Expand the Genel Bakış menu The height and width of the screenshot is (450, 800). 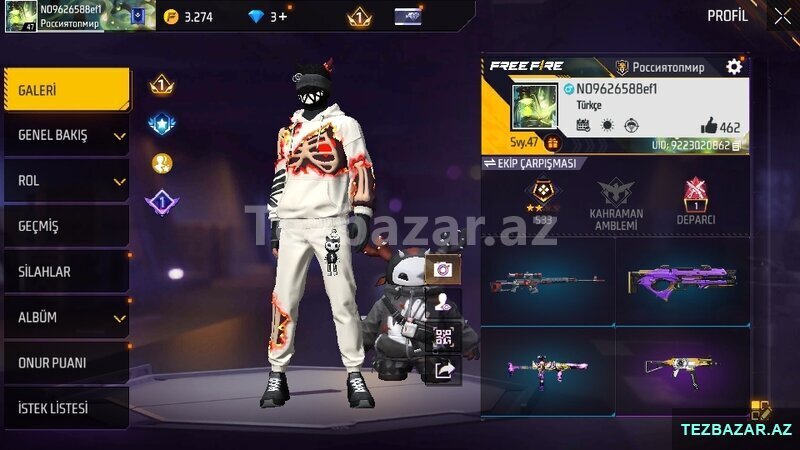(66, 135)
